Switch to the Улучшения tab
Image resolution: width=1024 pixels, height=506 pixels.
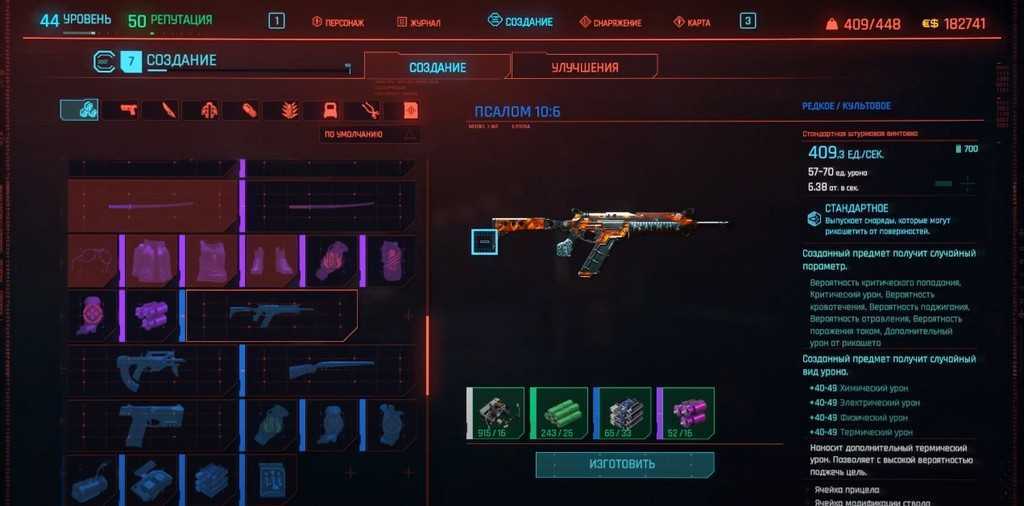click(585, 67)
